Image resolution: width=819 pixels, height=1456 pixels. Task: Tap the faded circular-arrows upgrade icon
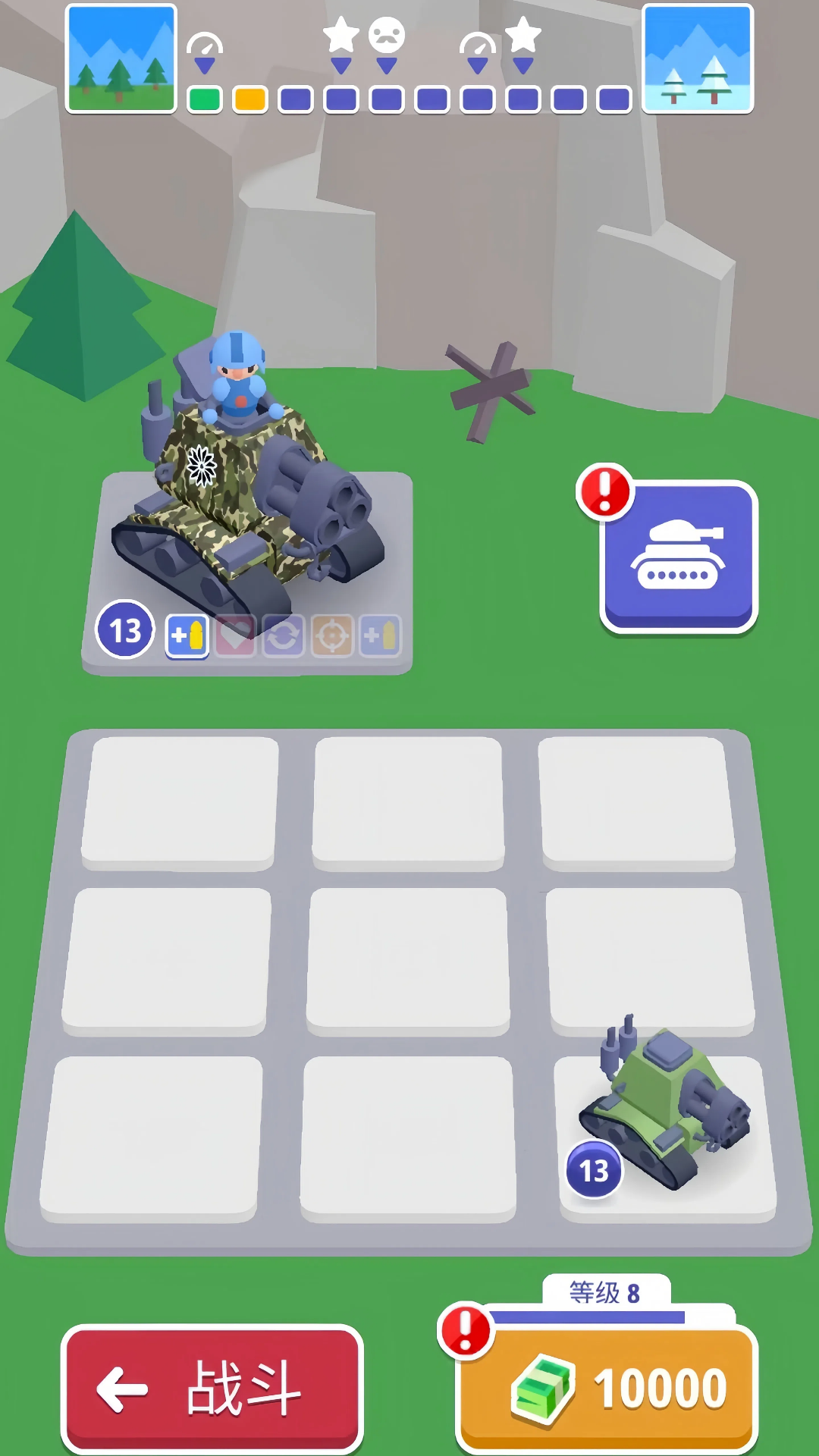pyautogui.click(x=284, y=635)
